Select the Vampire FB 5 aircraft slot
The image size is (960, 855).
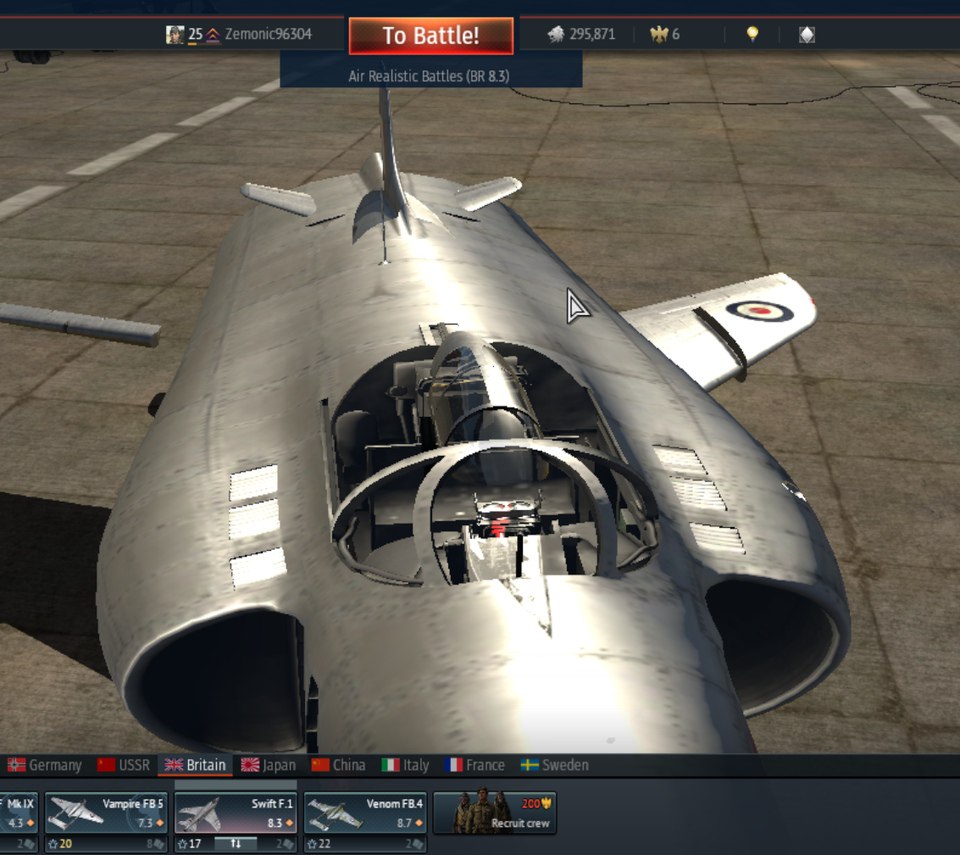(x=105, y=813)
